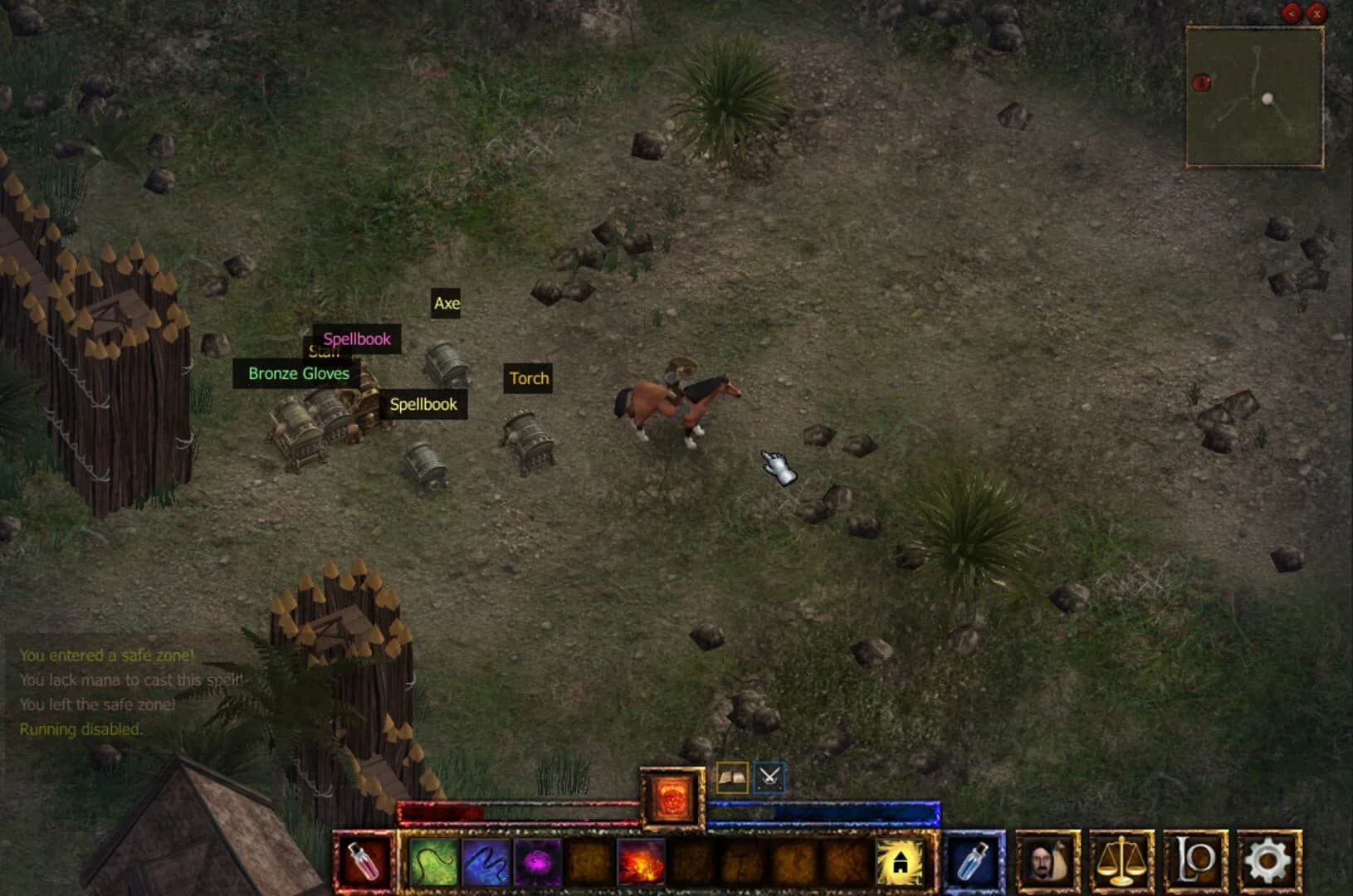Pick up the Axe on the ground
Viewport: 1353px width, 896px height.
[447, 304]
